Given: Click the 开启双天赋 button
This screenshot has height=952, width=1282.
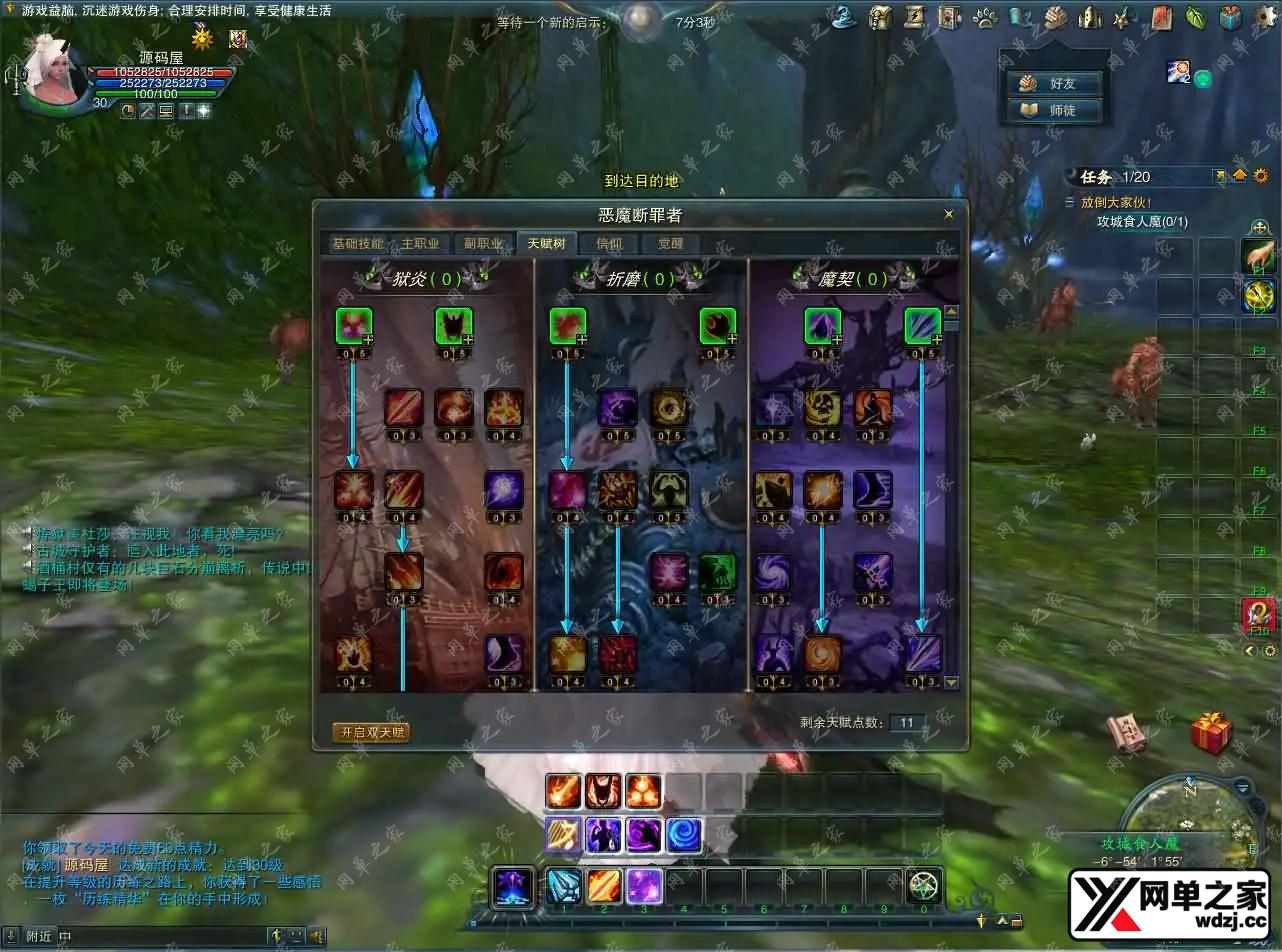Looking at the screenshot, I should coord(371,732).
